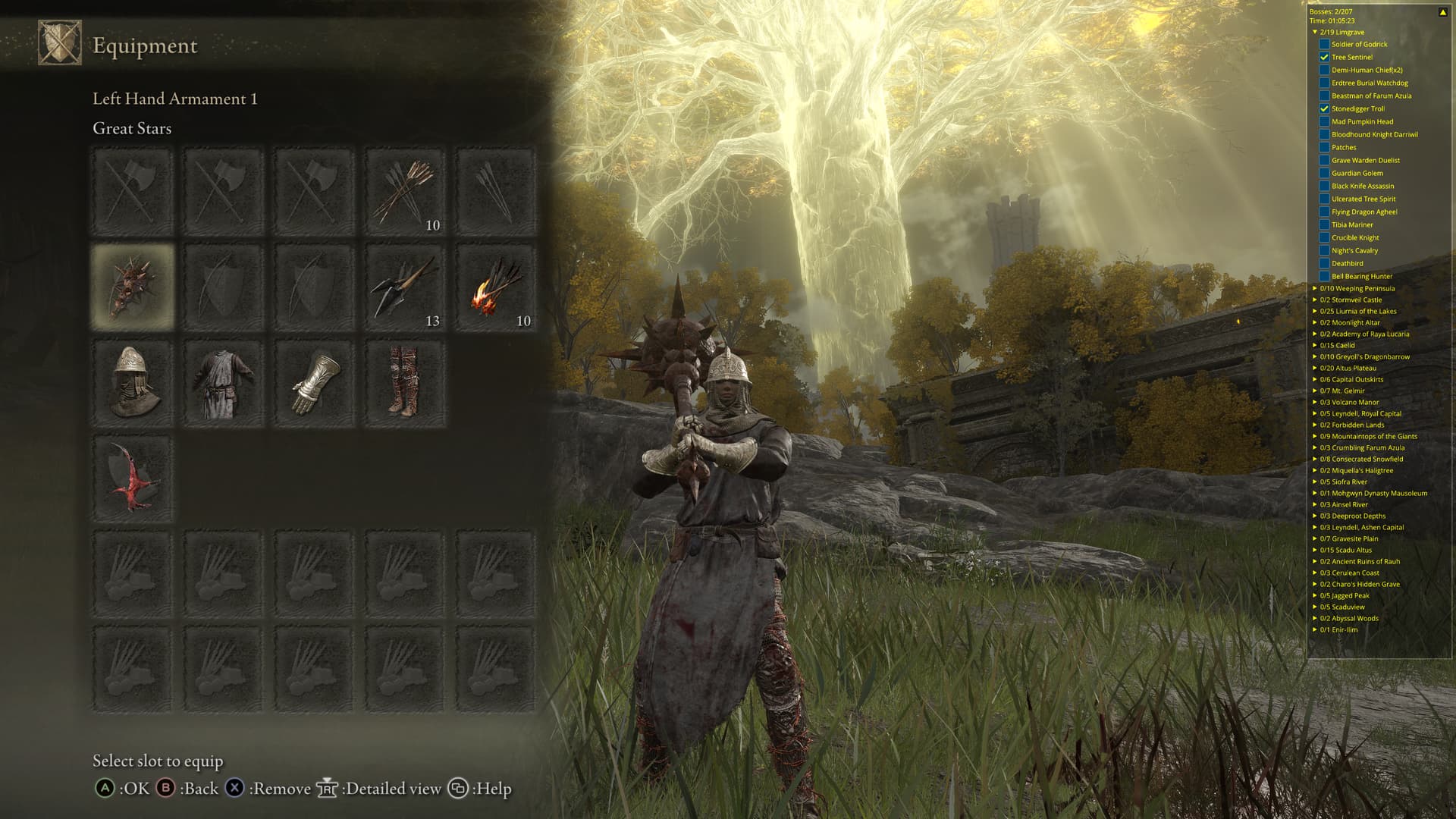Choose the silver gauntlets slot
1456x819 pixels.
[x=314, y=383]
